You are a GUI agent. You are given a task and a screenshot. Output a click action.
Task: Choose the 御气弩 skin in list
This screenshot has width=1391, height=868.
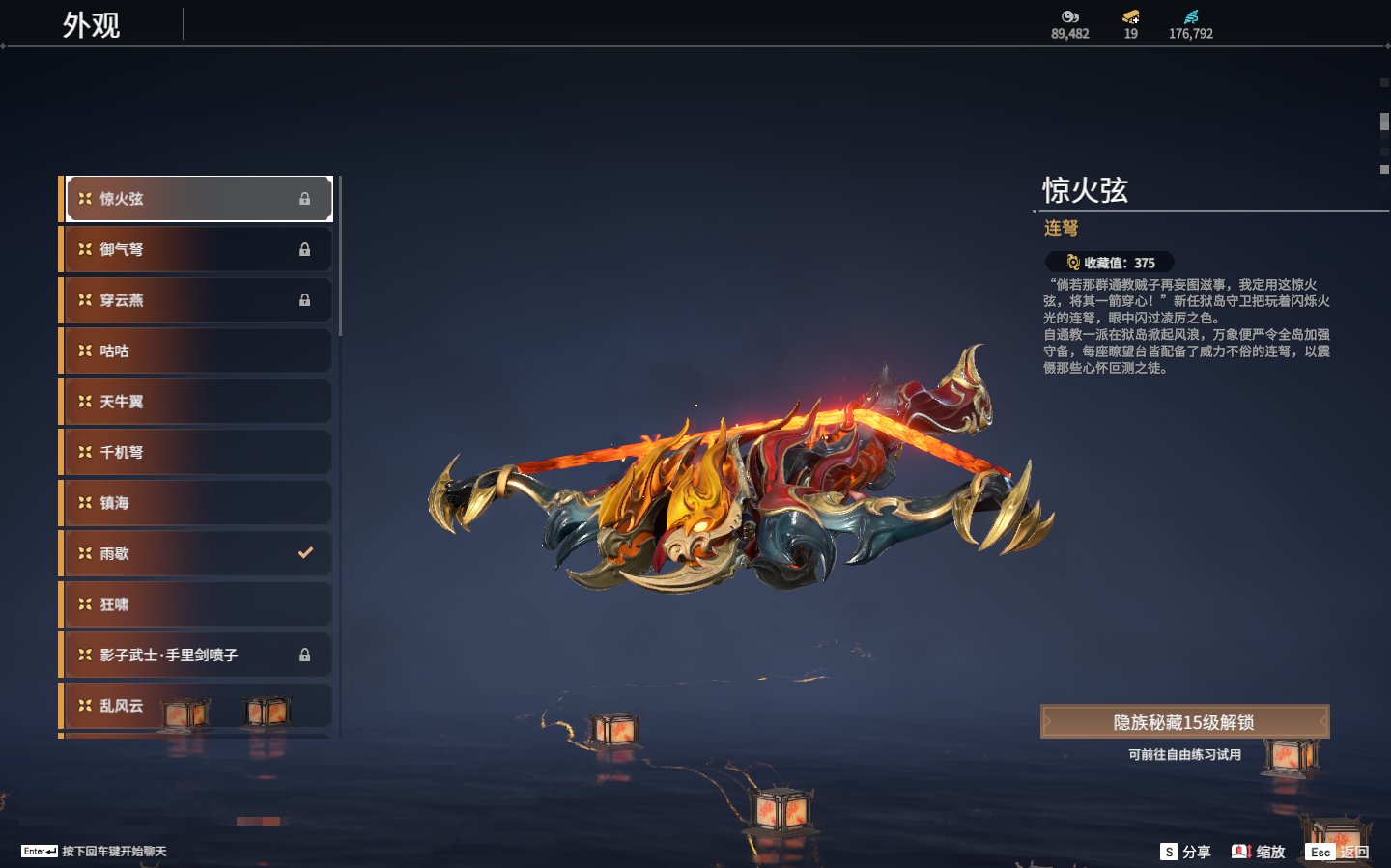(x=198, y=249)
